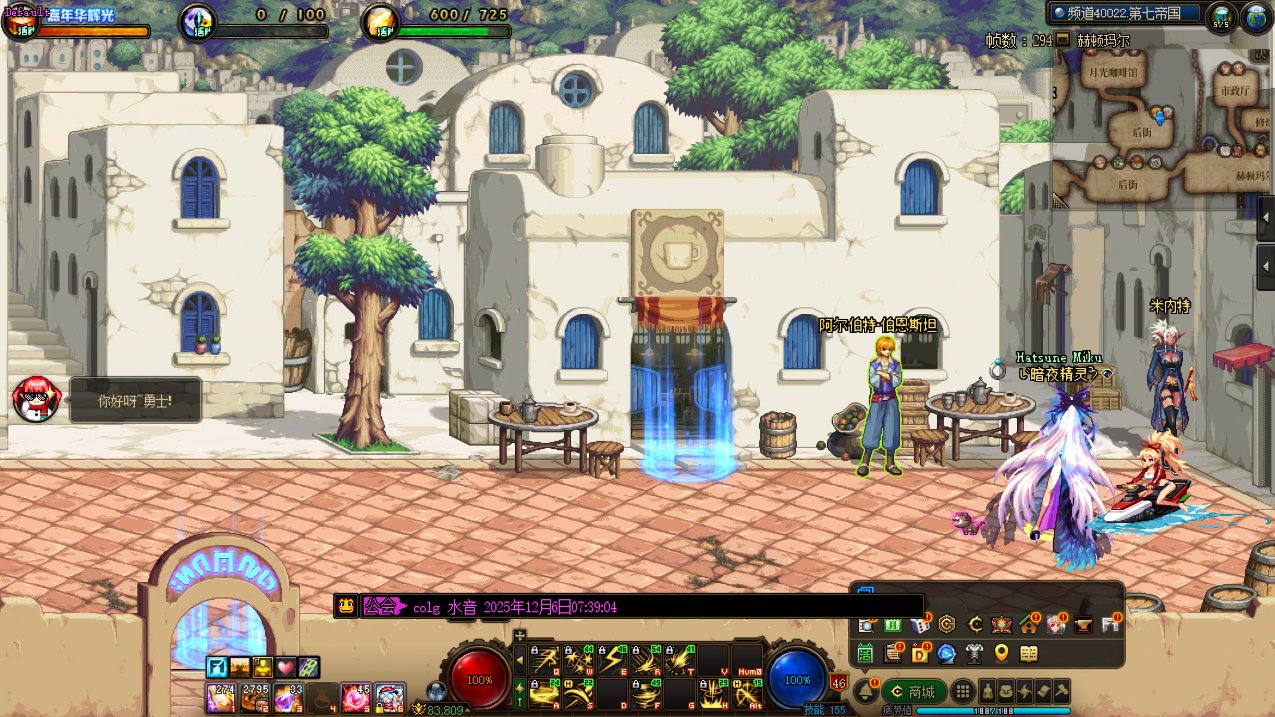This screenshot has width=1275, height=717.
Task: Open the yellow map pin icon
Action: (1001, 654)
